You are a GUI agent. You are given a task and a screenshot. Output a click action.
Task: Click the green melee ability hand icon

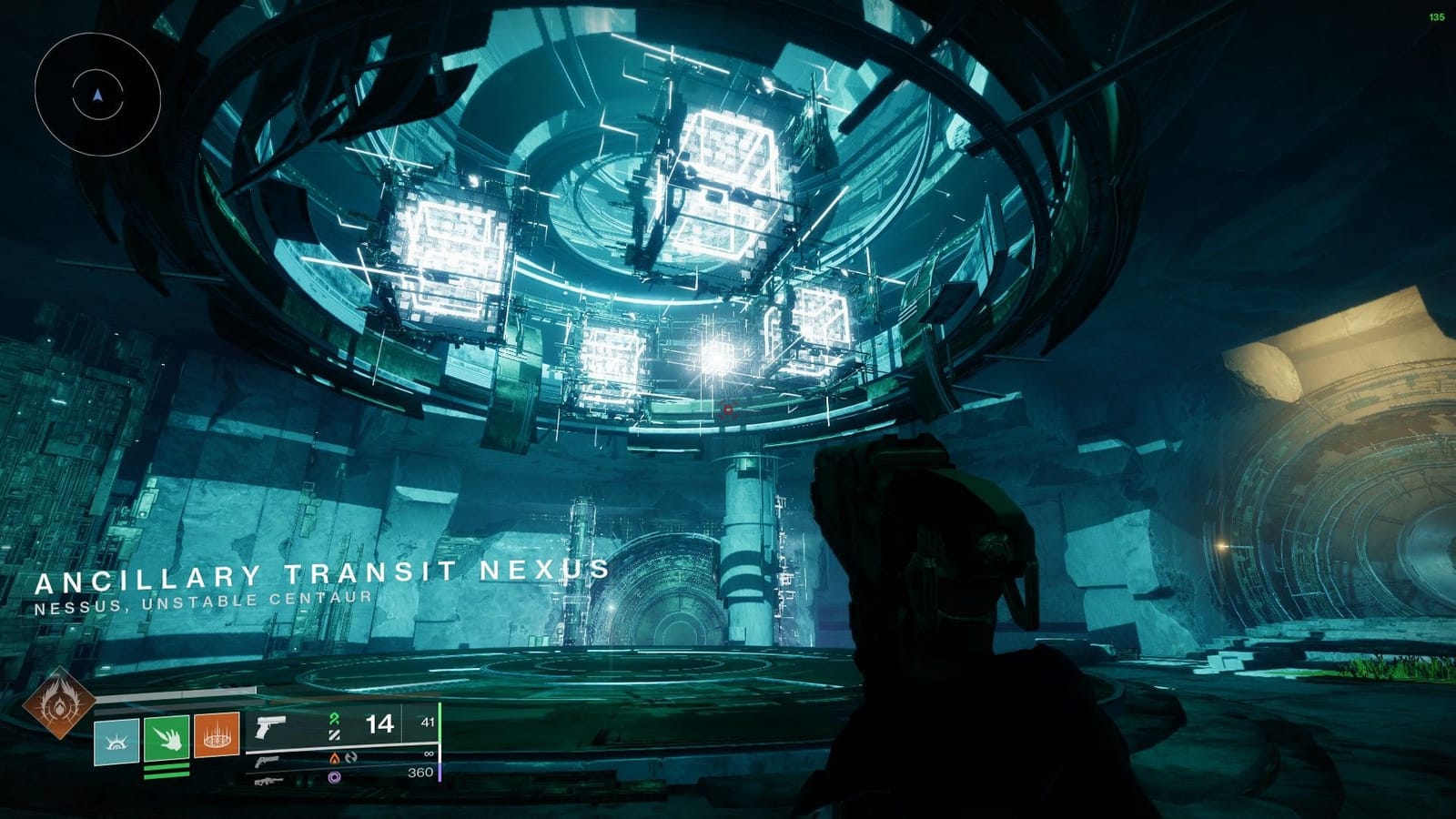pos(167,739)
